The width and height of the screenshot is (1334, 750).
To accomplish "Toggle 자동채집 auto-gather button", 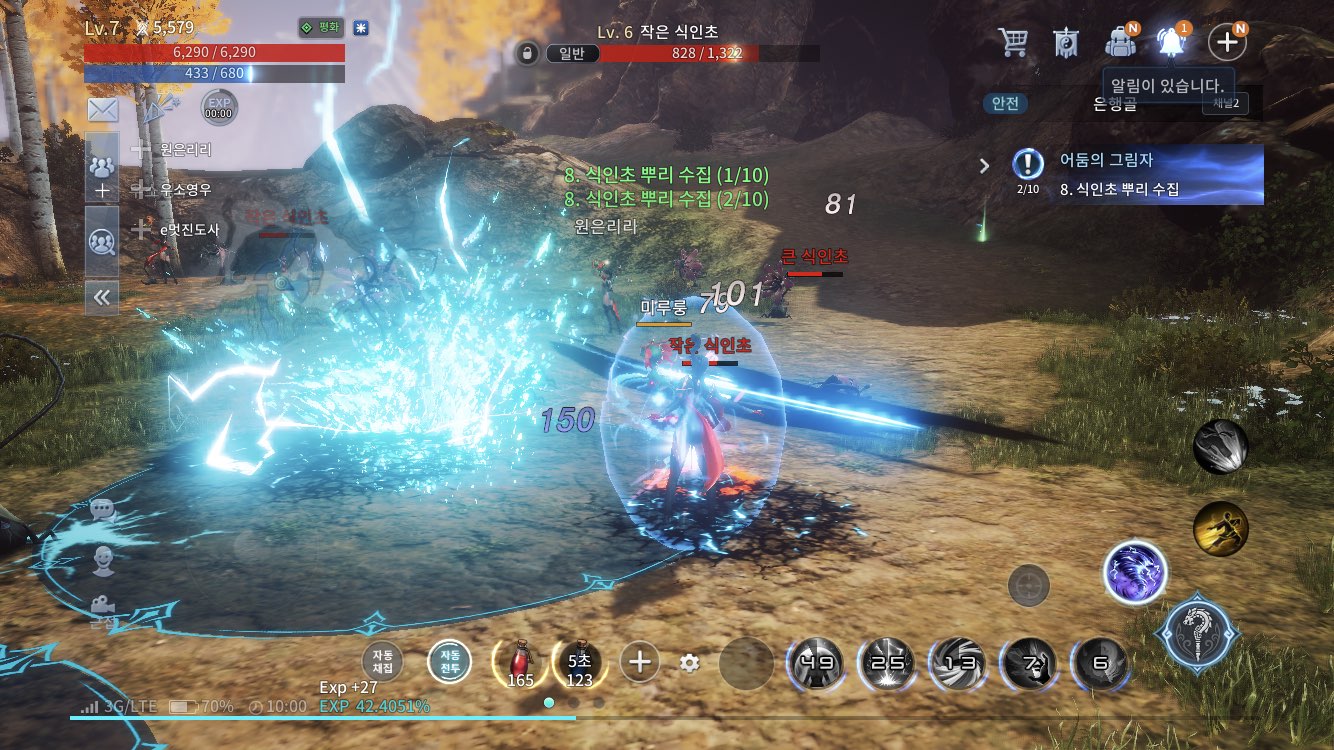I will pos(383,661).
